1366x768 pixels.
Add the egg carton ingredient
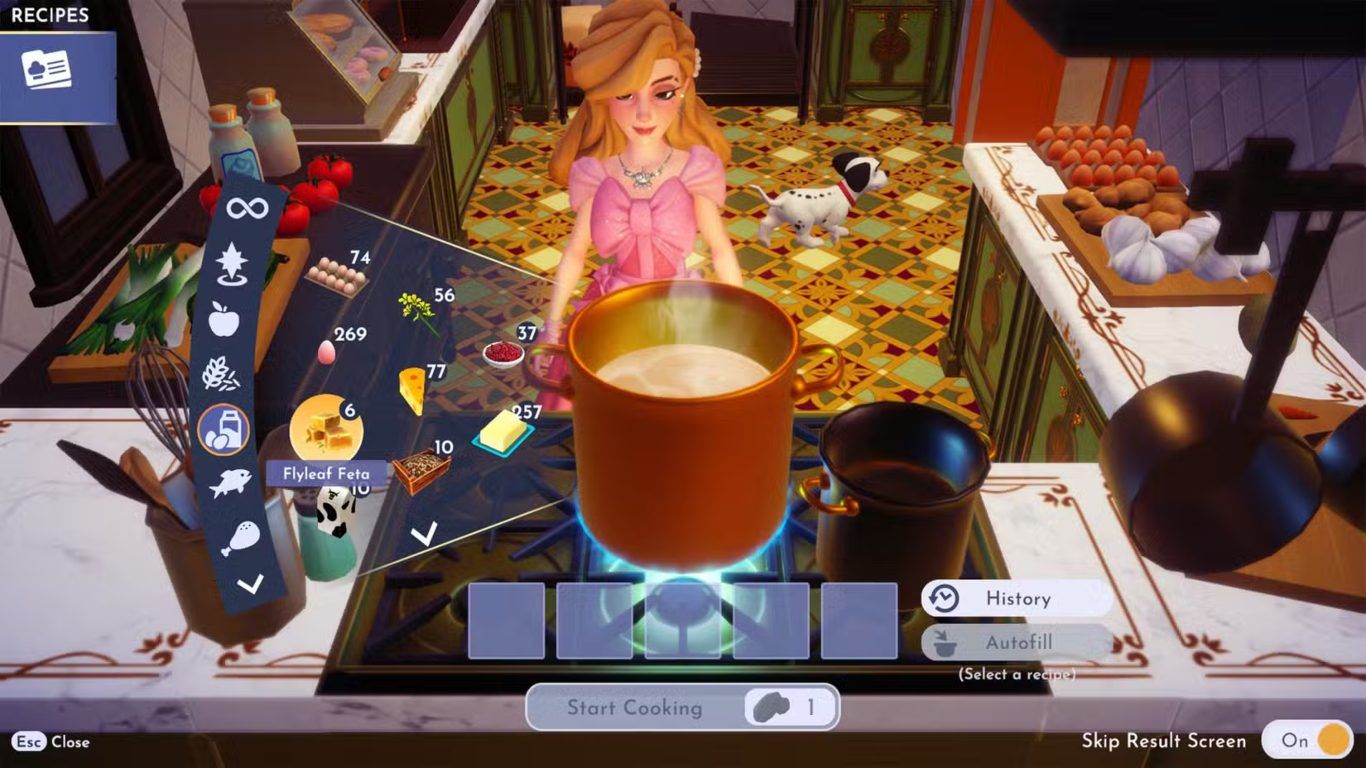[337, 275]
